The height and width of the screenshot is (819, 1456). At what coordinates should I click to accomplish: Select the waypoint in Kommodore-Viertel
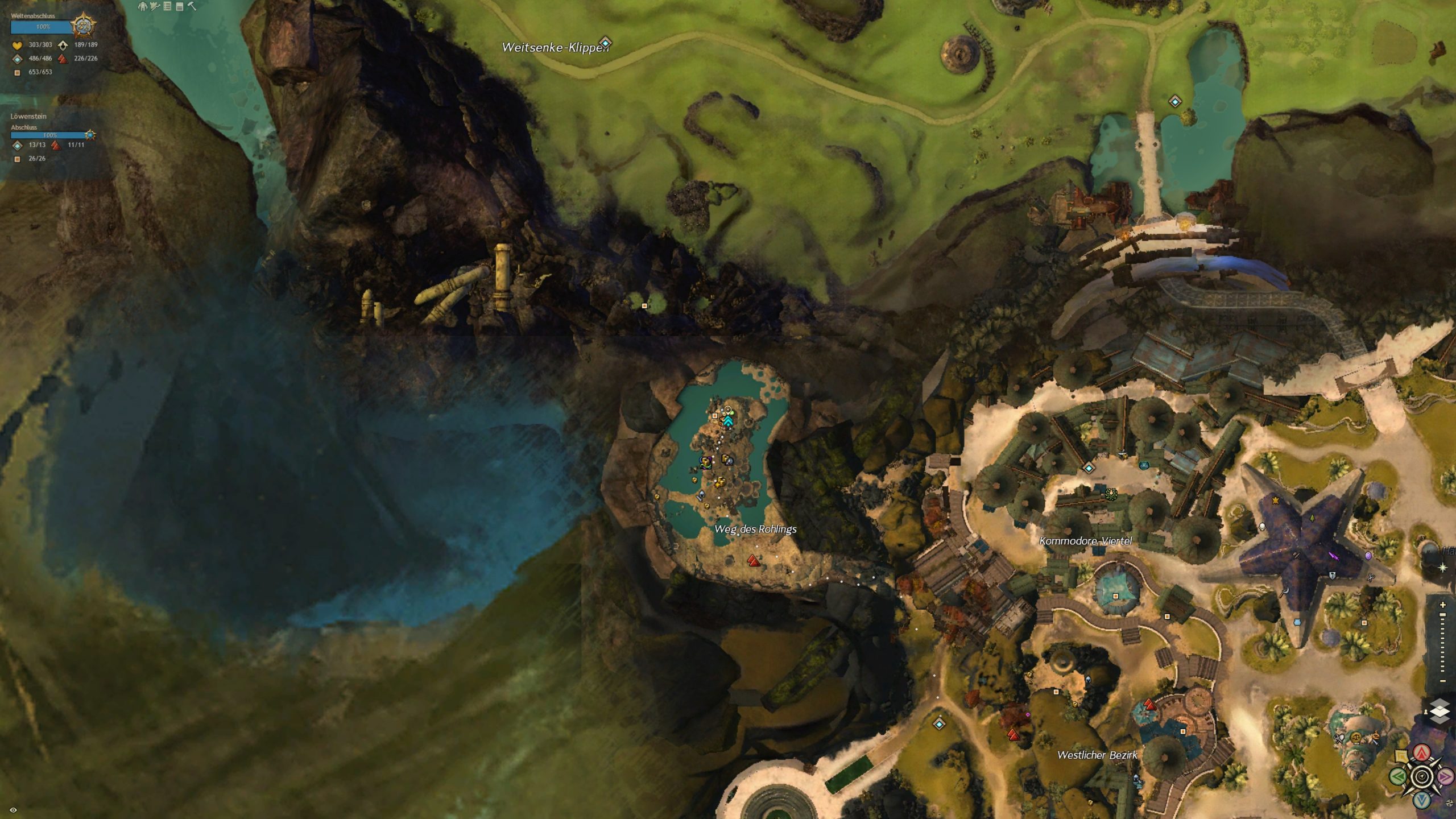point(1089,468)
